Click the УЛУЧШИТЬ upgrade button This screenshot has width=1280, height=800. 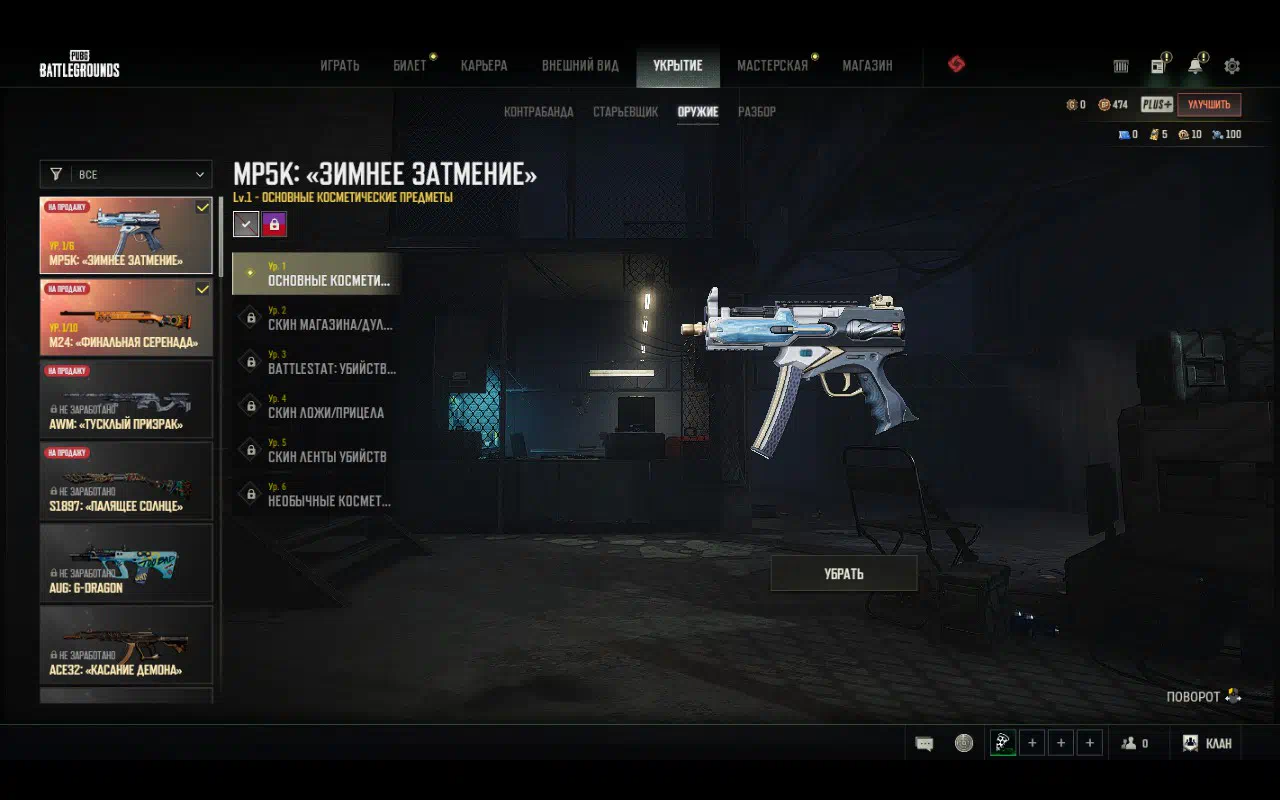(1209, 104)
